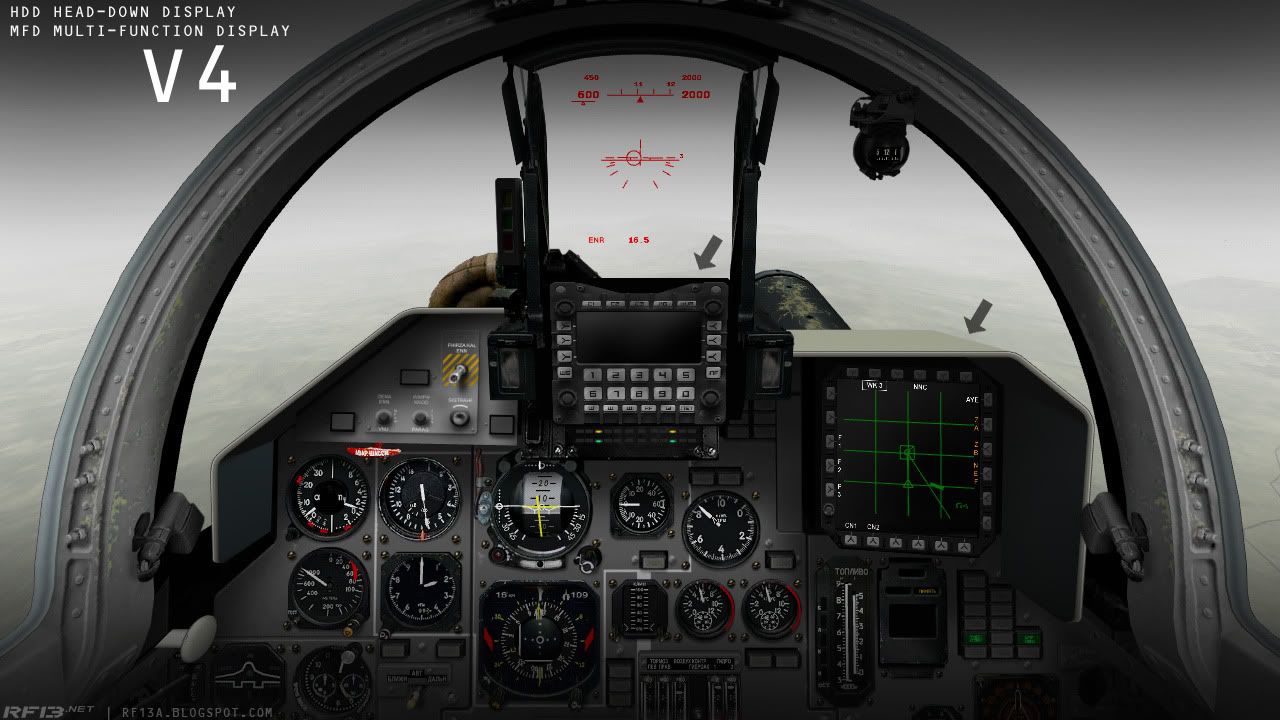The width and height of the screenshot is (1280, 720).
Task: Flip the yellow-striped guarded switch on the left panel
Action: point(460,371)
